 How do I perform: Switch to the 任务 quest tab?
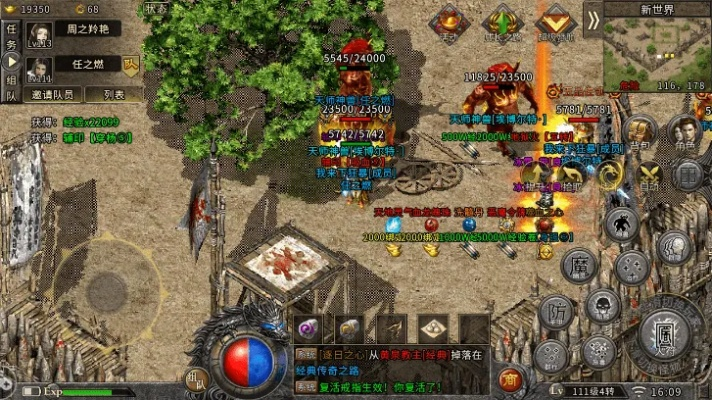(x=11, y=36)
